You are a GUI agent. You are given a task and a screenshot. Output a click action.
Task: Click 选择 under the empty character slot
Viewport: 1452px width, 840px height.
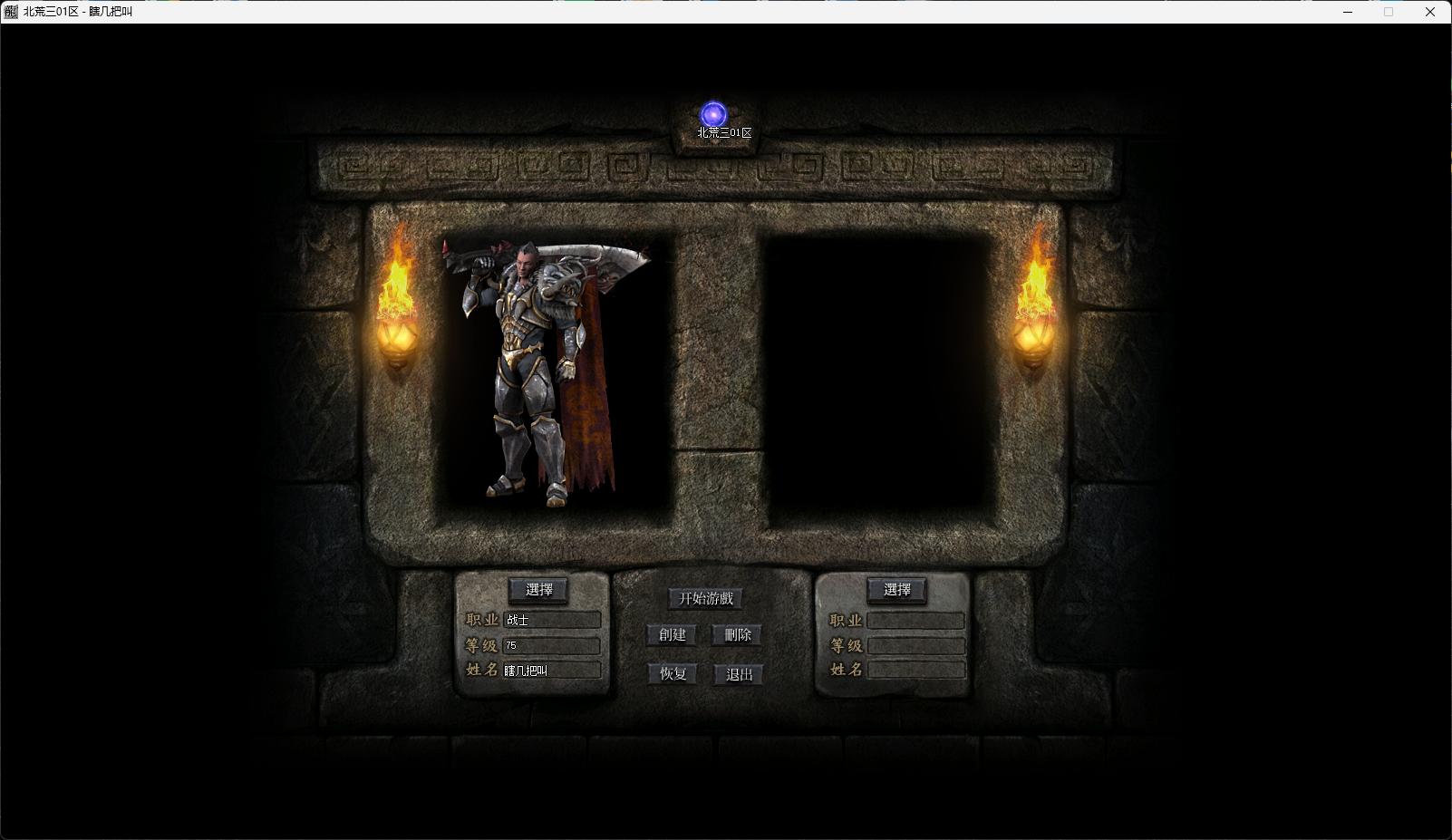(896, 590)
